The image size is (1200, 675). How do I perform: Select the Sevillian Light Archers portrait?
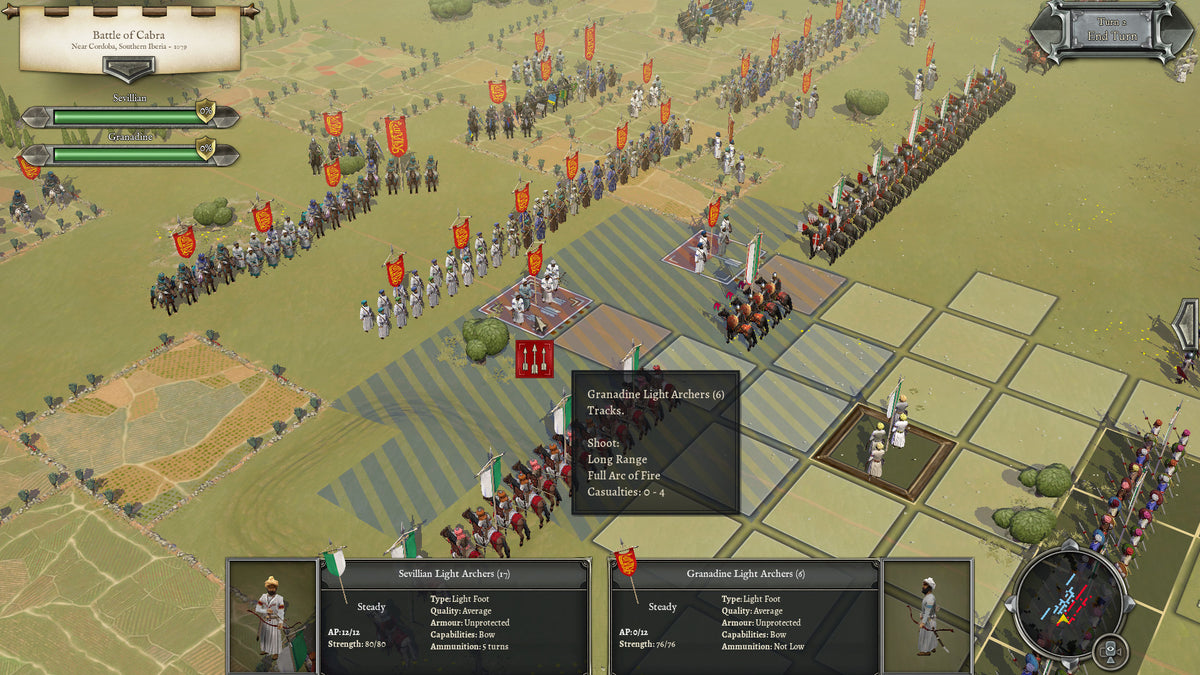(x=272, y=617)
